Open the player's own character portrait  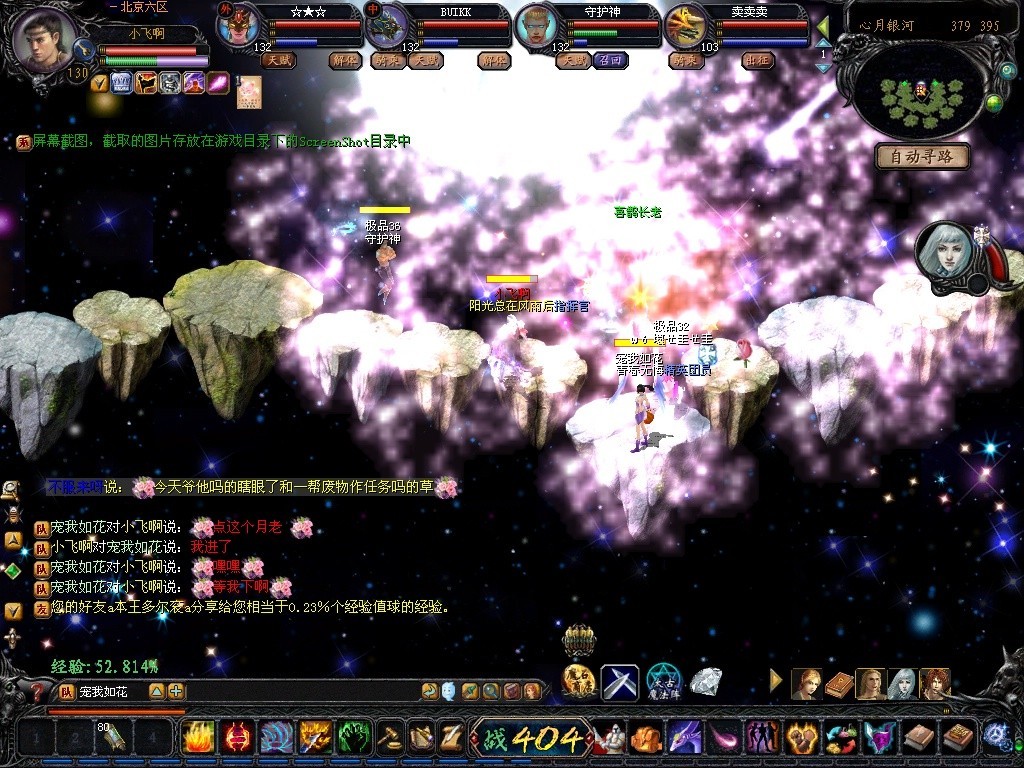[45, 40]
